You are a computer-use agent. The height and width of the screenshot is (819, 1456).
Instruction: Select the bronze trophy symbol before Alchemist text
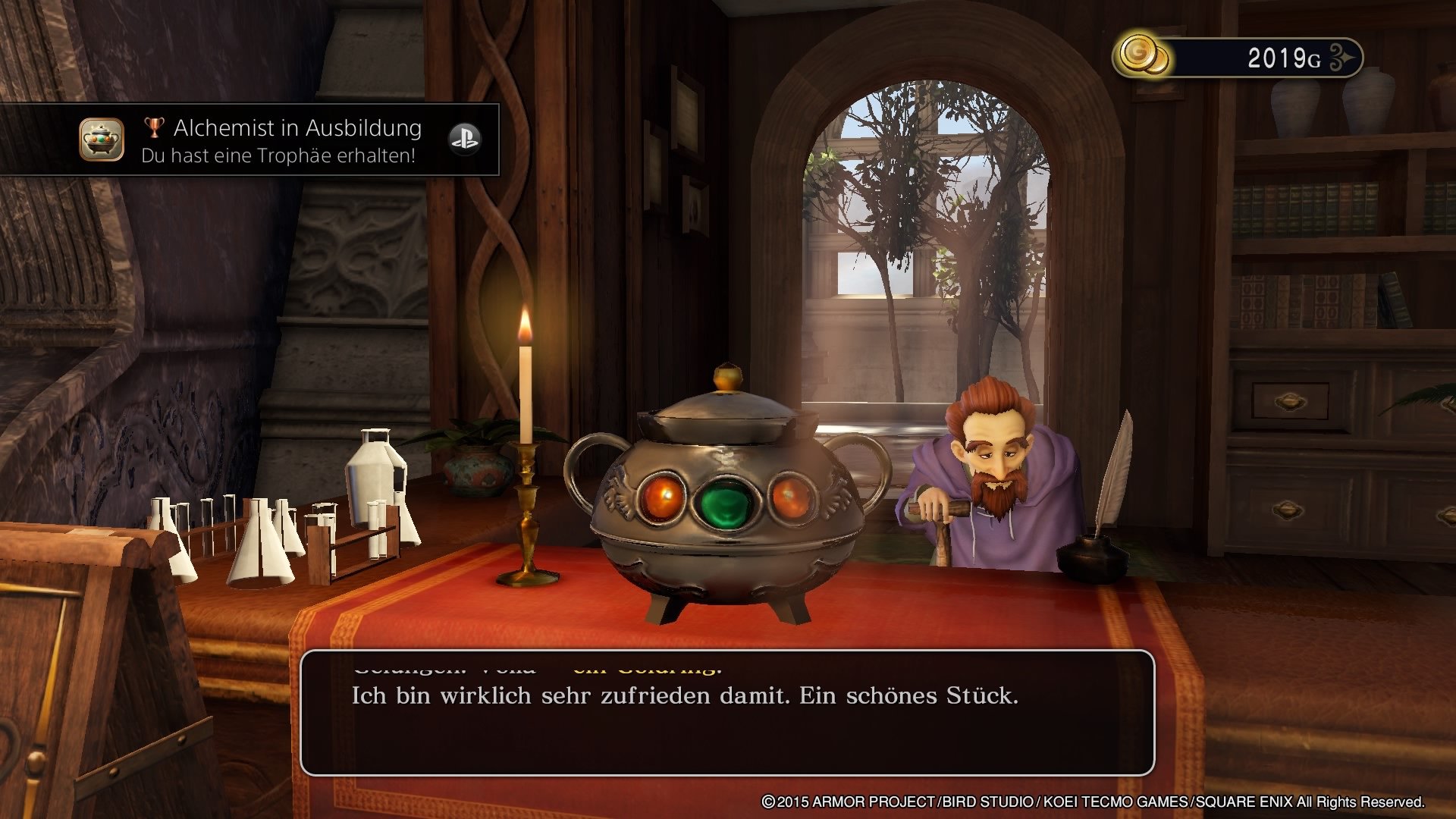(153, 127)
